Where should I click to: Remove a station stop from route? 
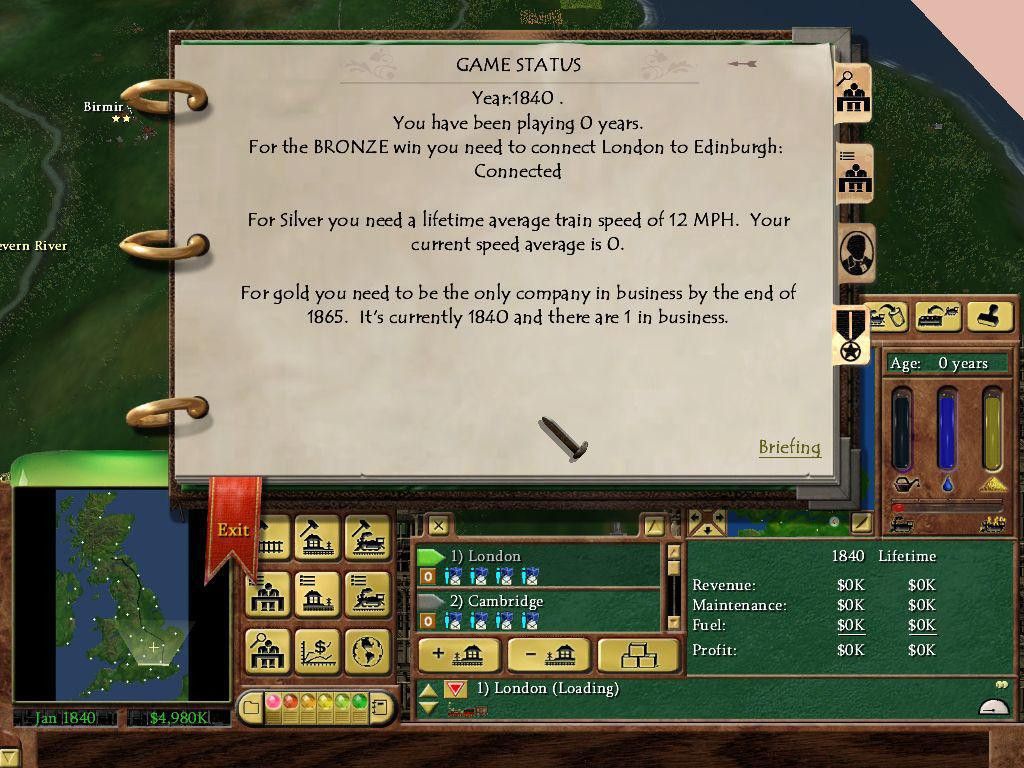coord(548,655)
